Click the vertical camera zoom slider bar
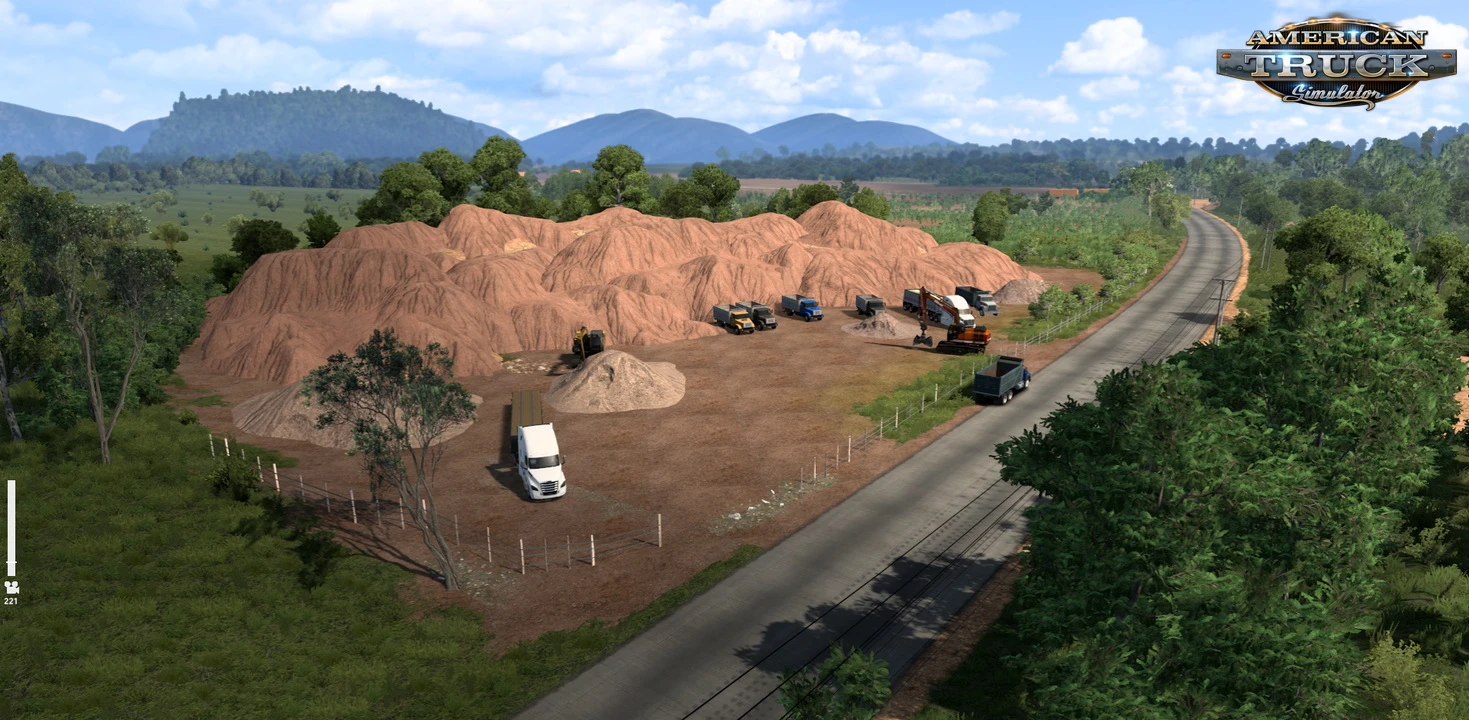 point(11,528)
